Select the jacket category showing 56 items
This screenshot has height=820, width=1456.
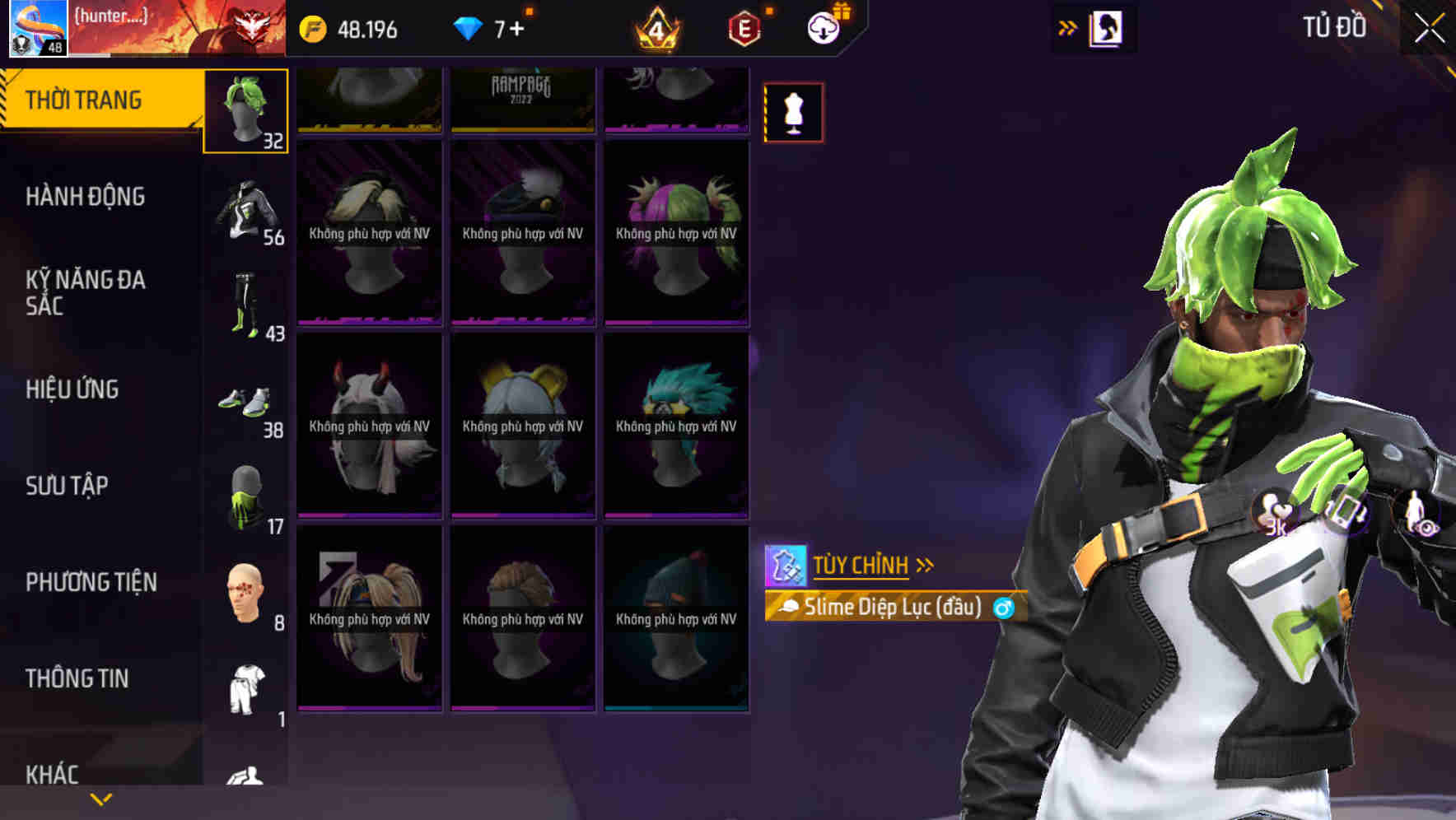[246, 210]
